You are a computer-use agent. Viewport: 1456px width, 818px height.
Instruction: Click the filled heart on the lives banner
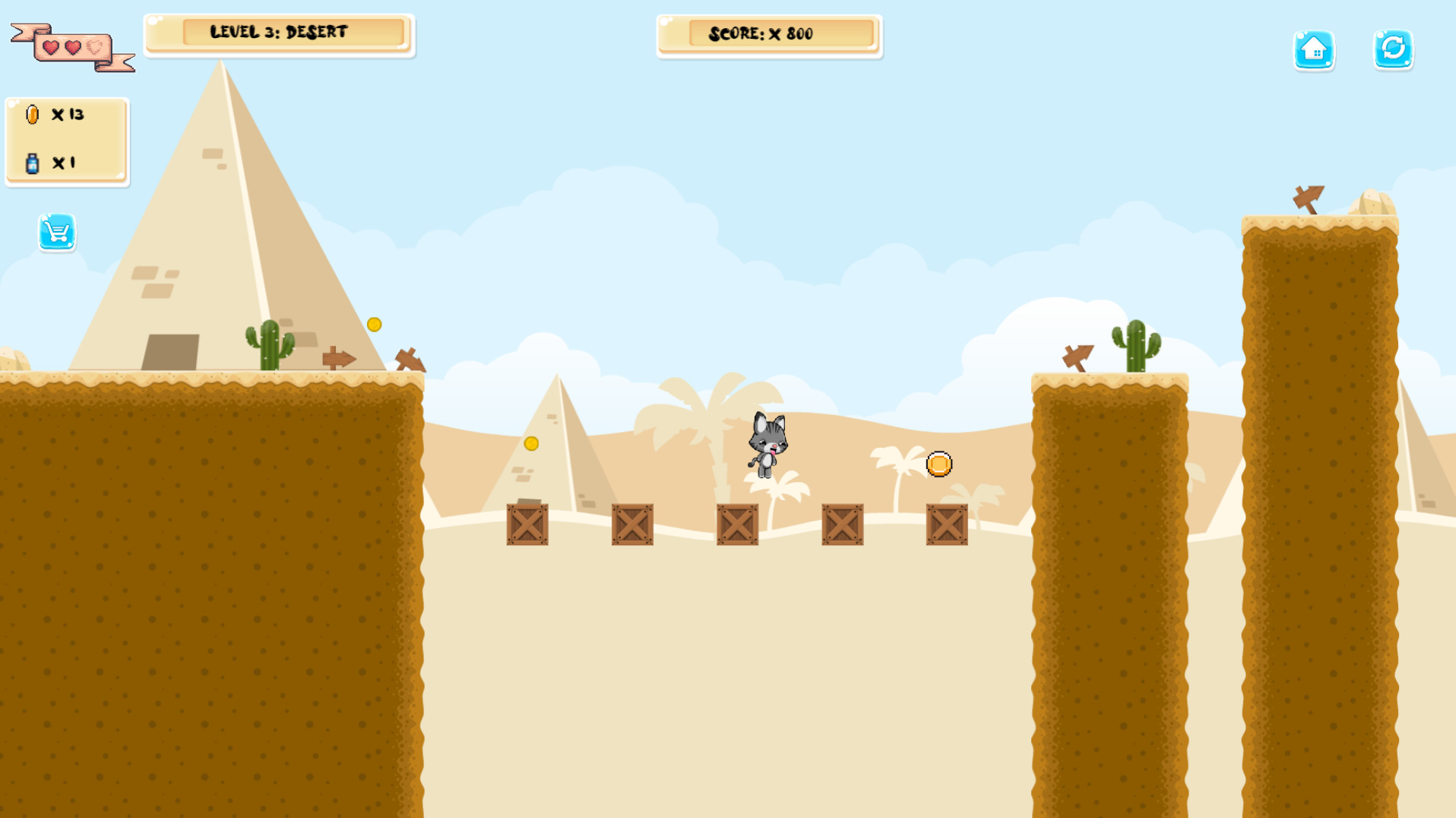(x=50, y=46)
